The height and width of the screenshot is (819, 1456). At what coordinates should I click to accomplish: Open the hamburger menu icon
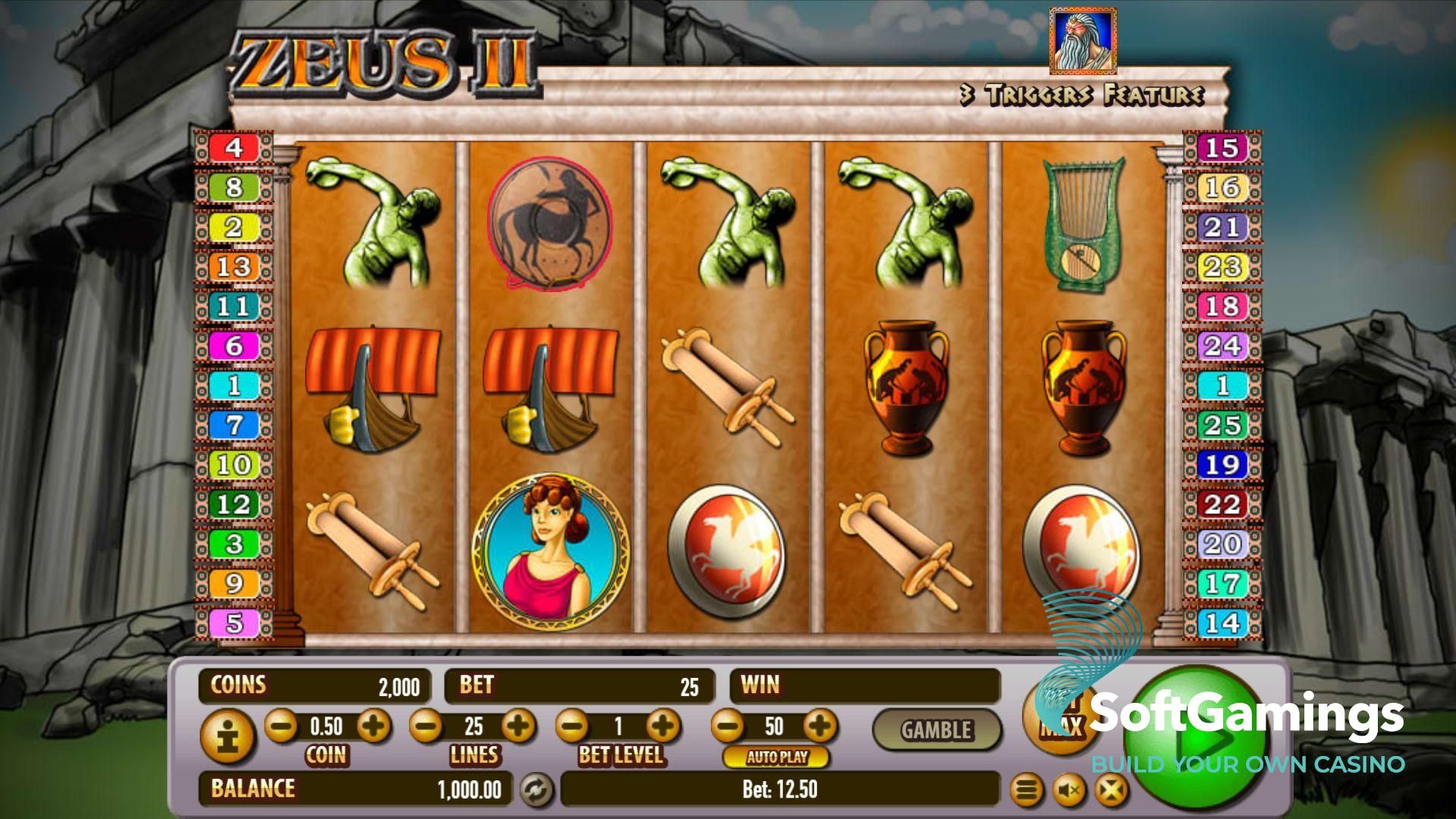(x=1026, y=791)
